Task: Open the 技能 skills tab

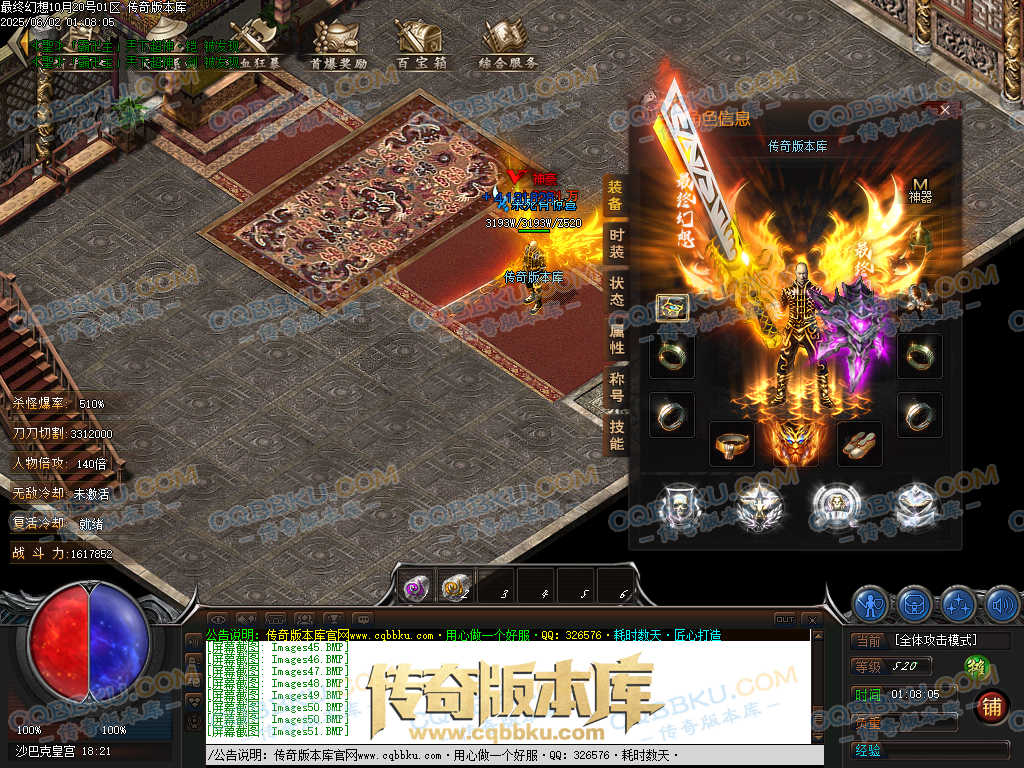Action: point(616,435)
